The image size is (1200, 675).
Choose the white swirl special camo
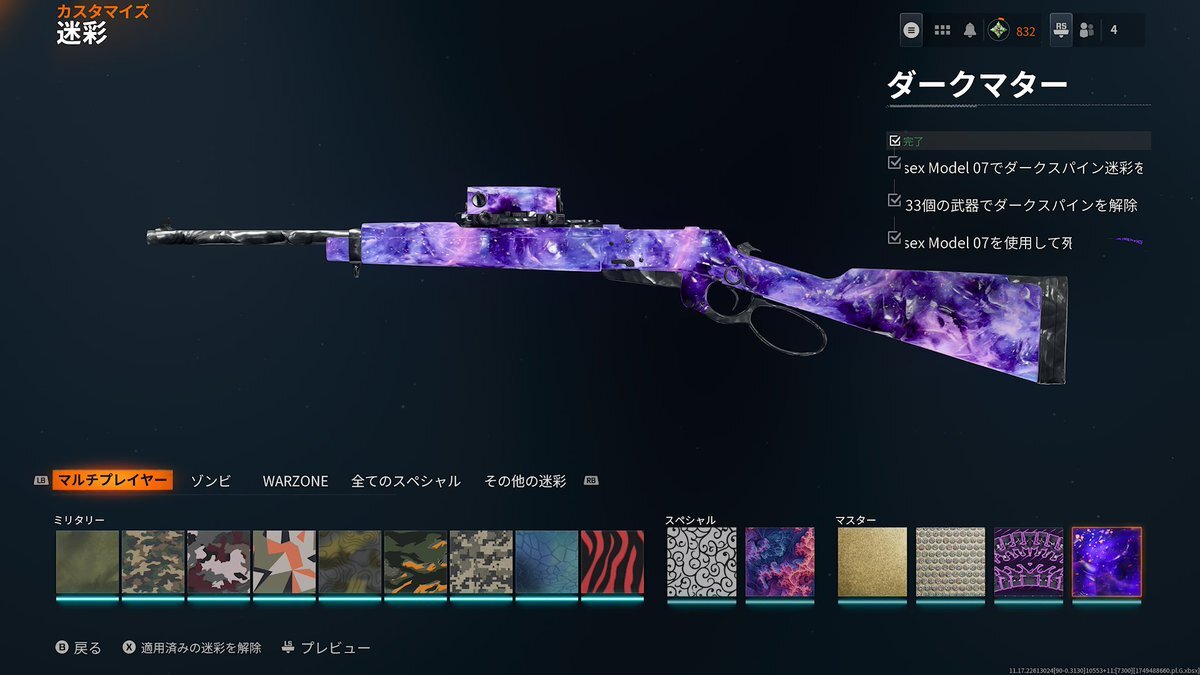coord(701,562)
